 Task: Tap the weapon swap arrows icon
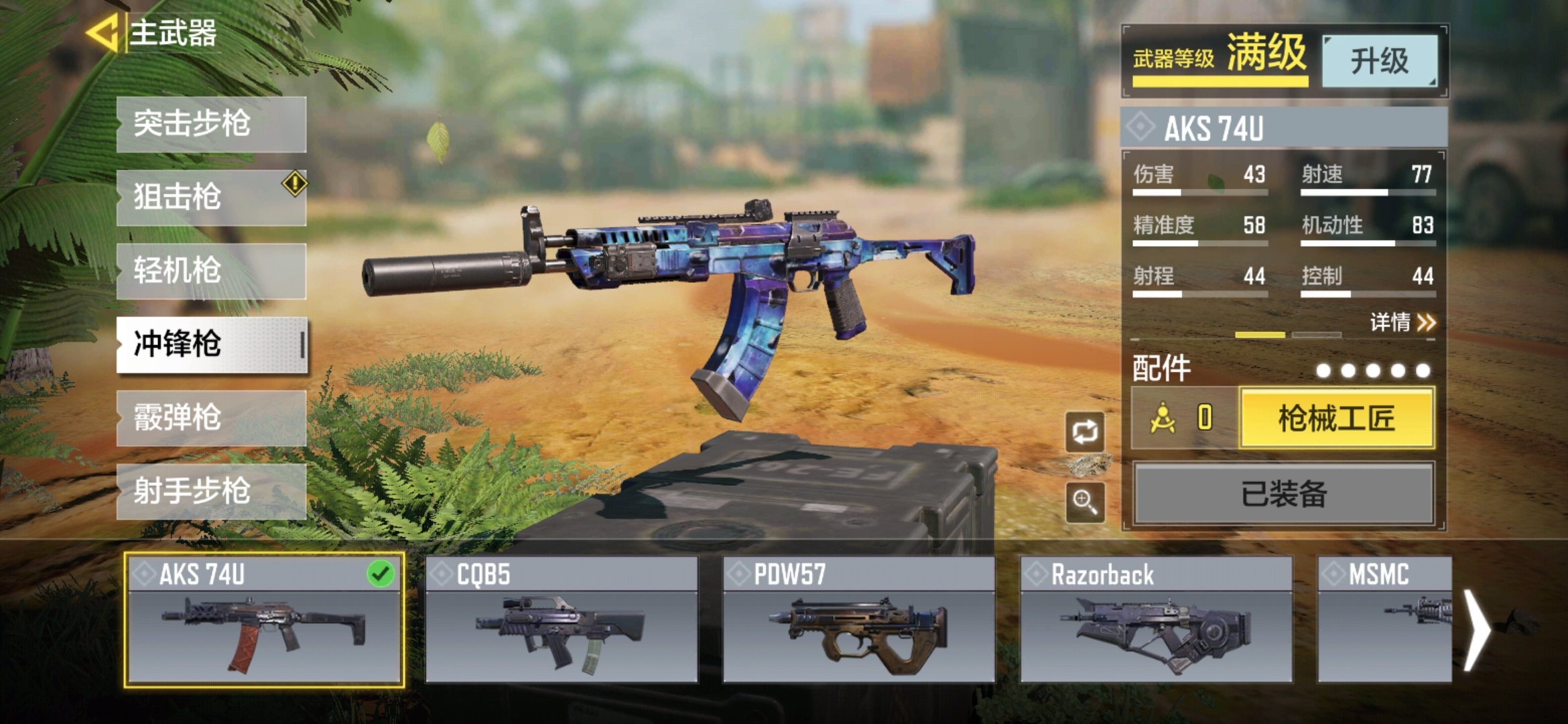coord(1085,432)
